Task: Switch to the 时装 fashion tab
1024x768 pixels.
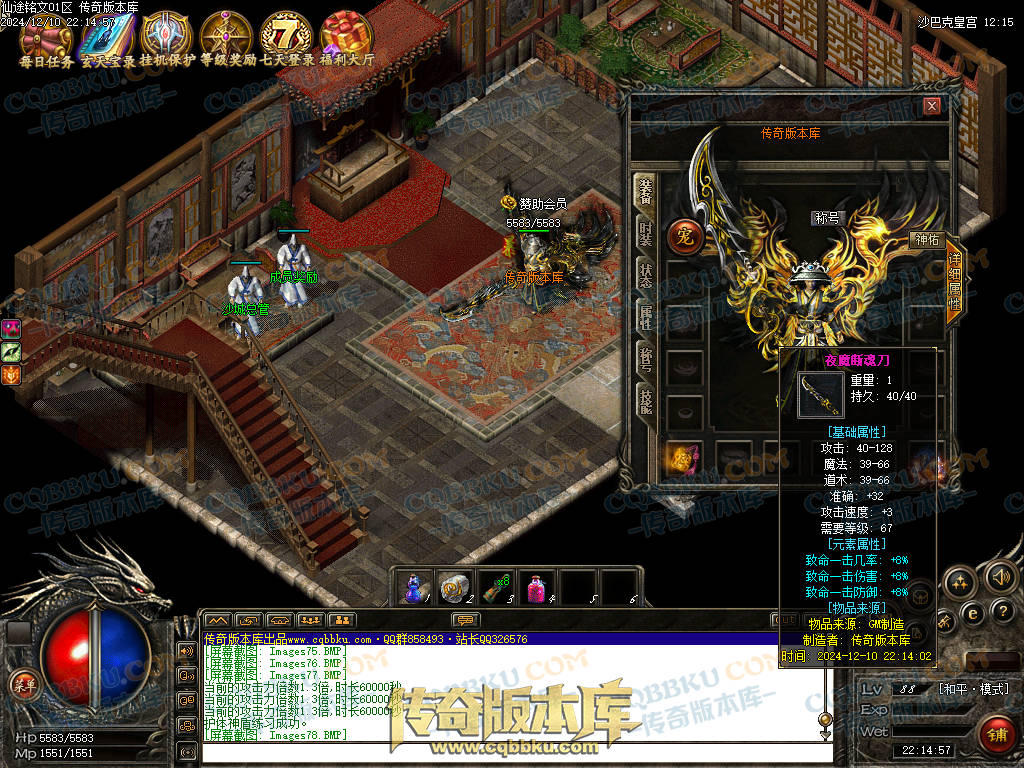Action: [646, 237]
